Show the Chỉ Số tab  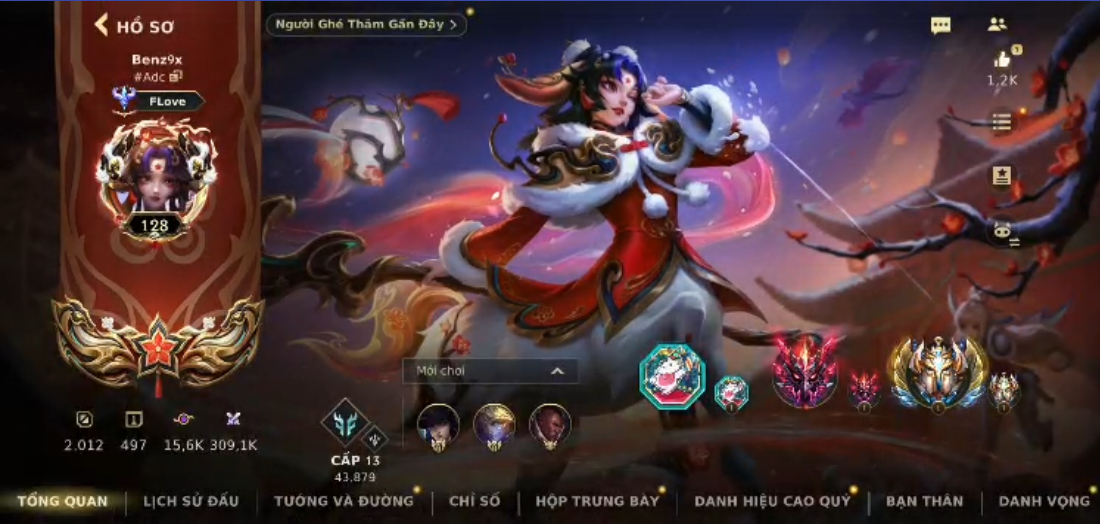[474, 501]
